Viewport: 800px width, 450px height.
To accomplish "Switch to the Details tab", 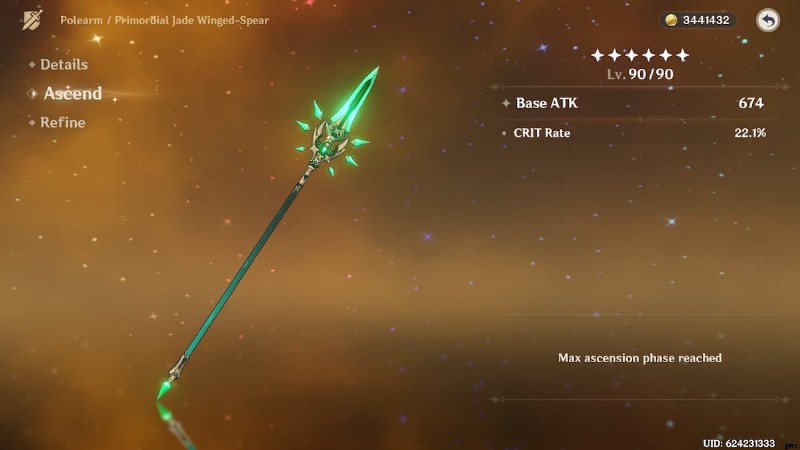I will tap(63, 65).
